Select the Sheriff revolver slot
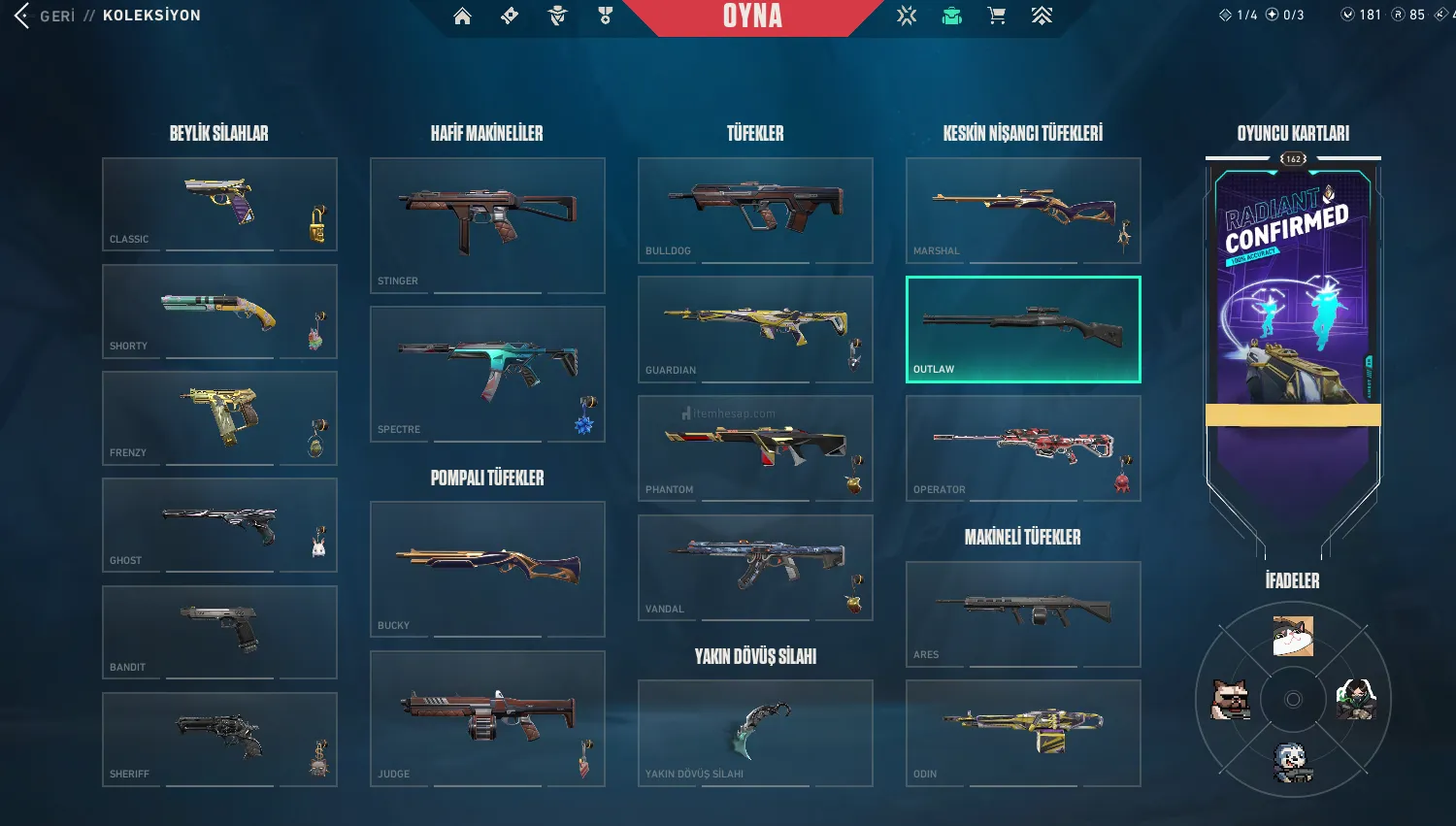Image resolution: width=1456 pixels, height=826 pixels. (x=219, y=739)
